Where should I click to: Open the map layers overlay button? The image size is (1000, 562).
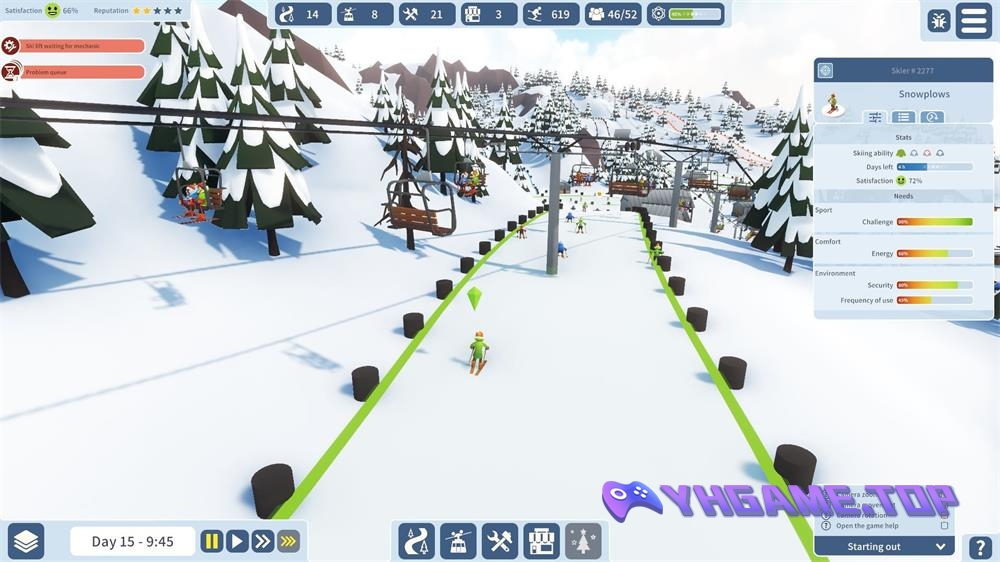27,541
